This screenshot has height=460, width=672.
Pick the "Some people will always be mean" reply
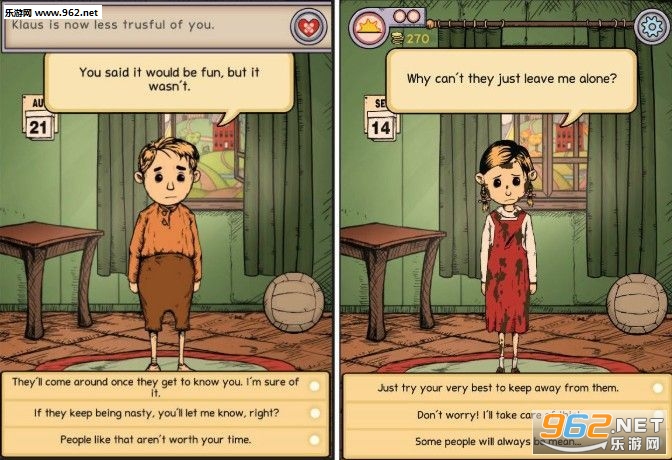pyautogui.click(x=498, y=440)
